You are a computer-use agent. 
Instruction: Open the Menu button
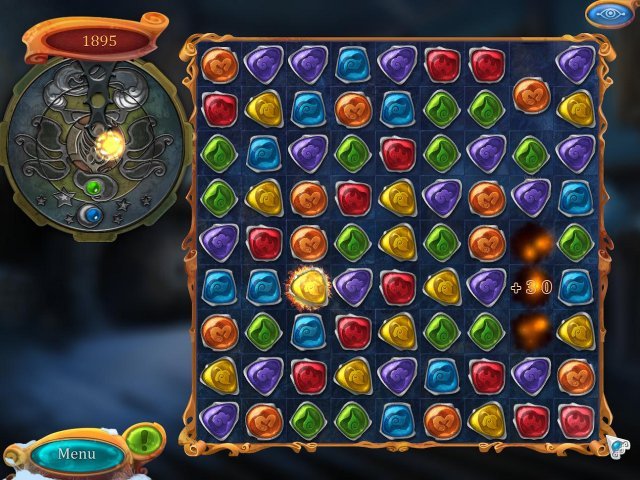[77, 454]
